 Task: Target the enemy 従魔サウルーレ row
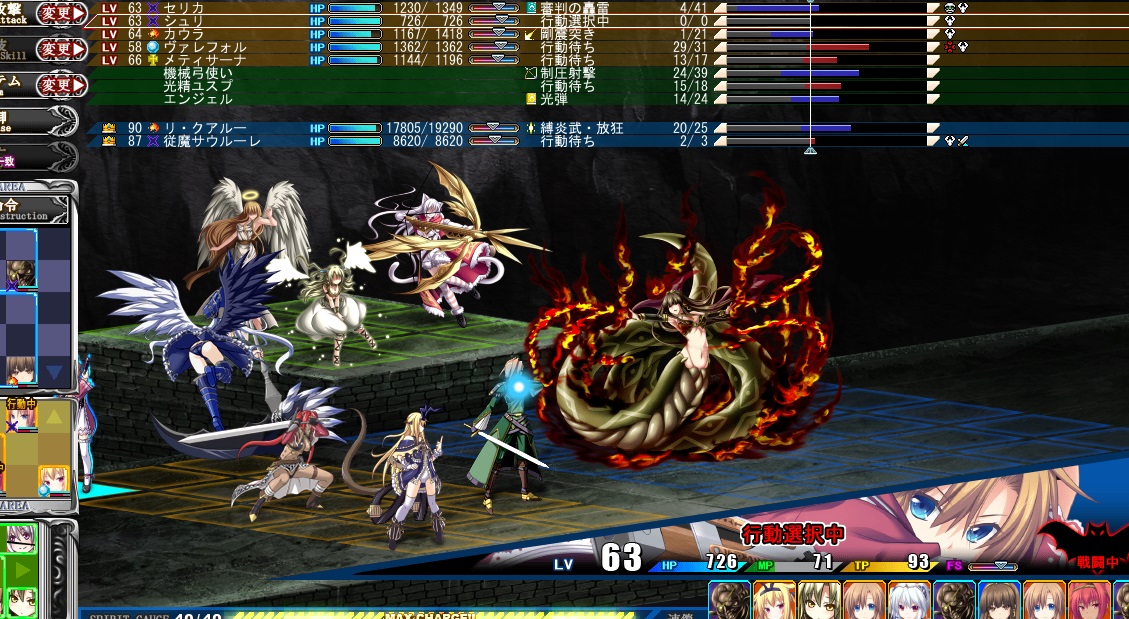point(212,142)
